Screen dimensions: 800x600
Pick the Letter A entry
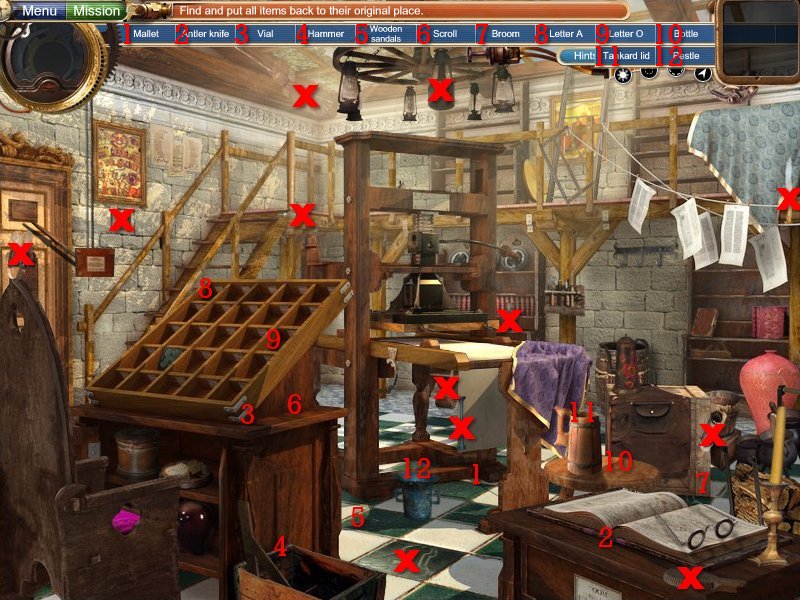566,34
